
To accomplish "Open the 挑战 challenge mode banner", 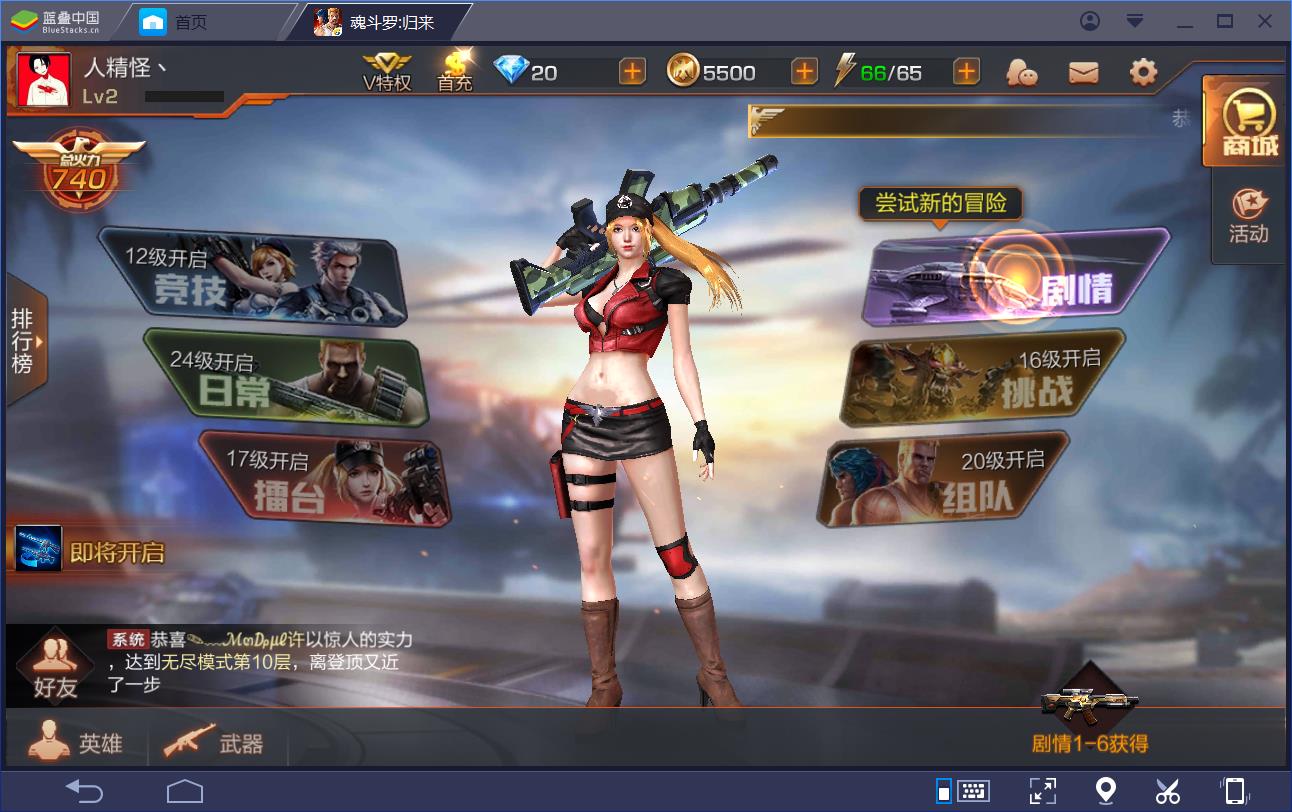I will (x=987, y=378).
